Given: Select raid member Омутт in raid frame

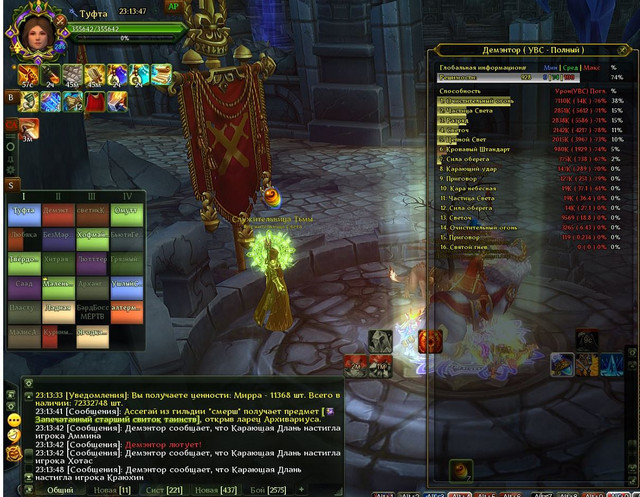Looking at the screenshot, I should pyautogui.click(x=124, y=211).
